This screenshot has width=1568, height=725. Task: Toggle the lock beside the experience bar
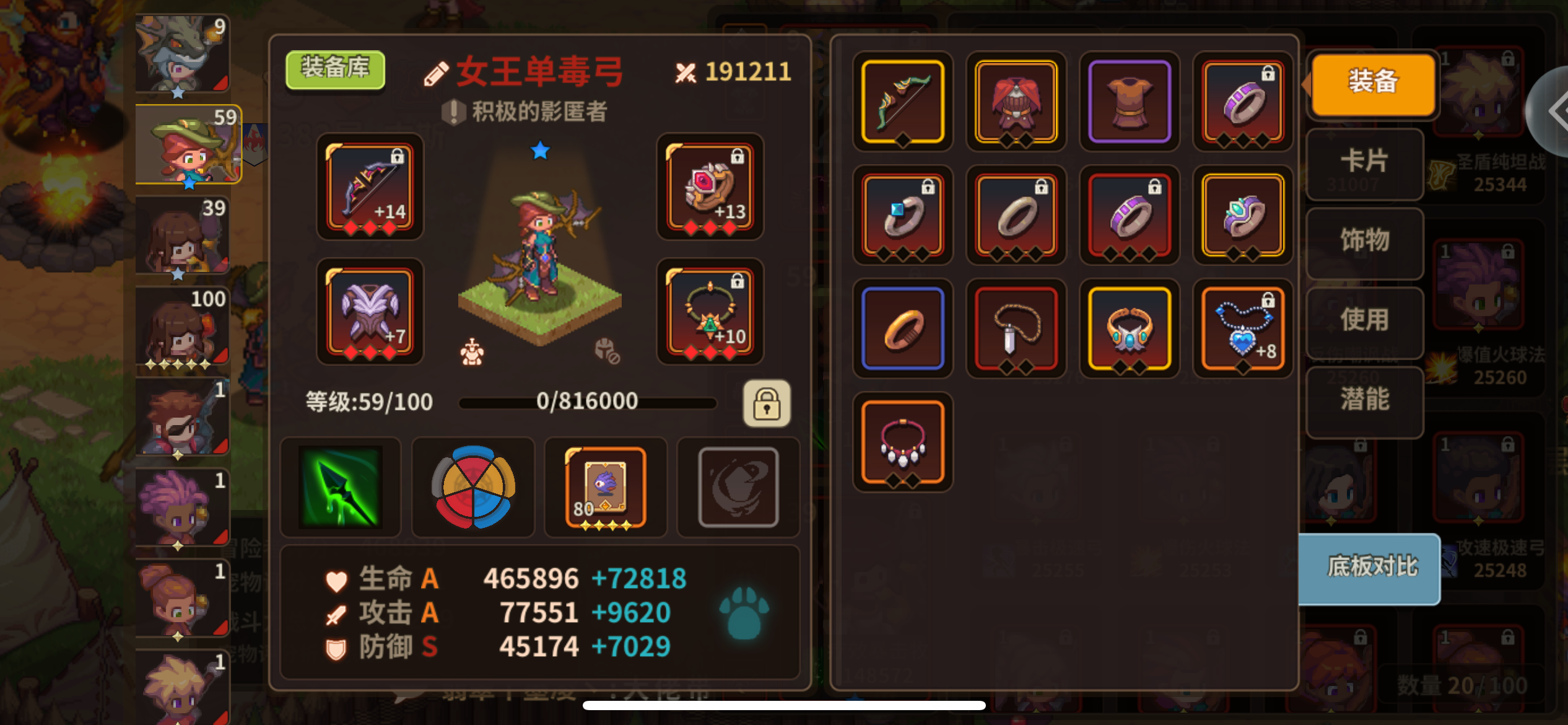click(767, 404)
